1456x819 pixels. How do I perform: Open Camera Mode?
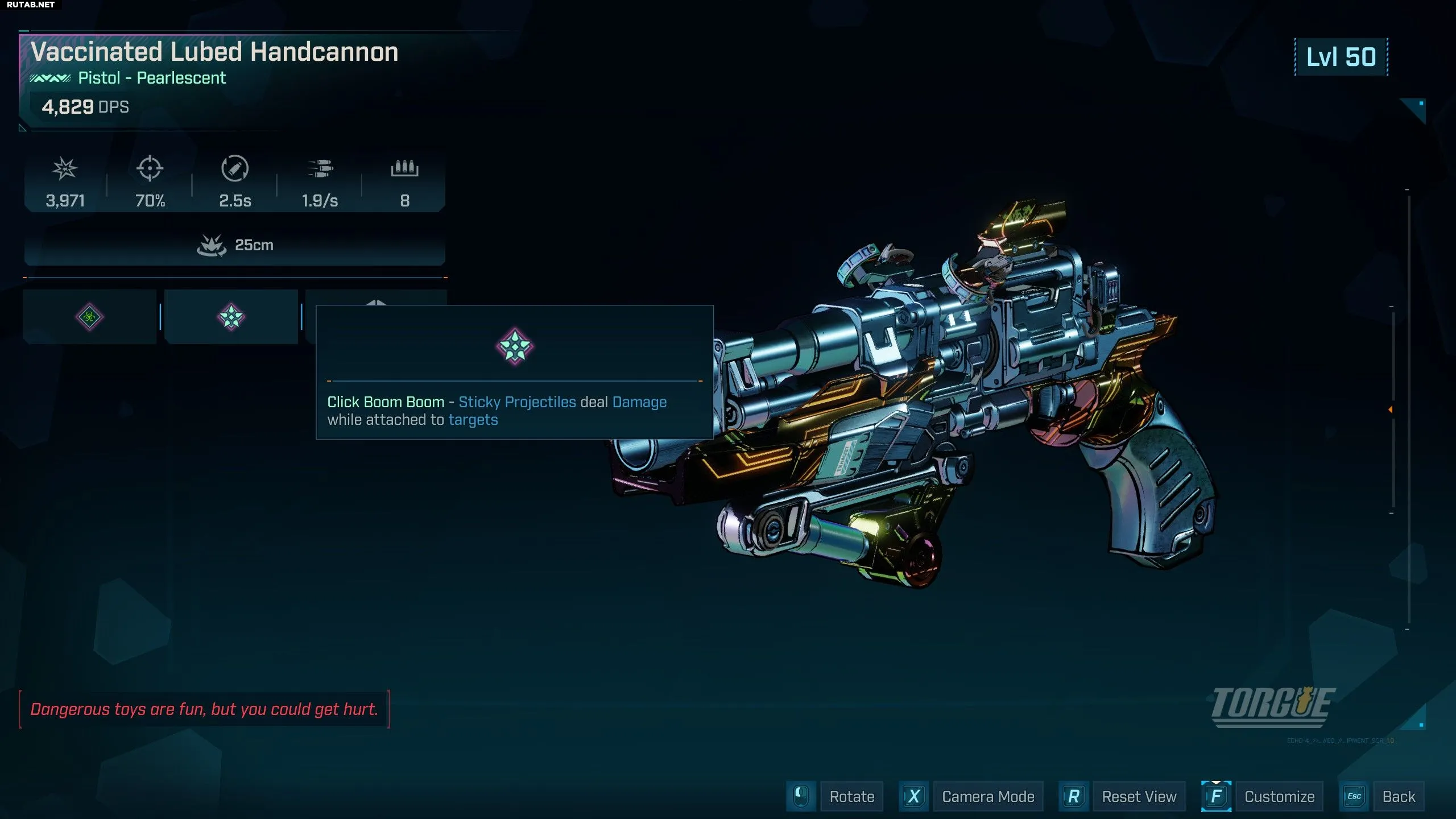click(x=988, y=796)
